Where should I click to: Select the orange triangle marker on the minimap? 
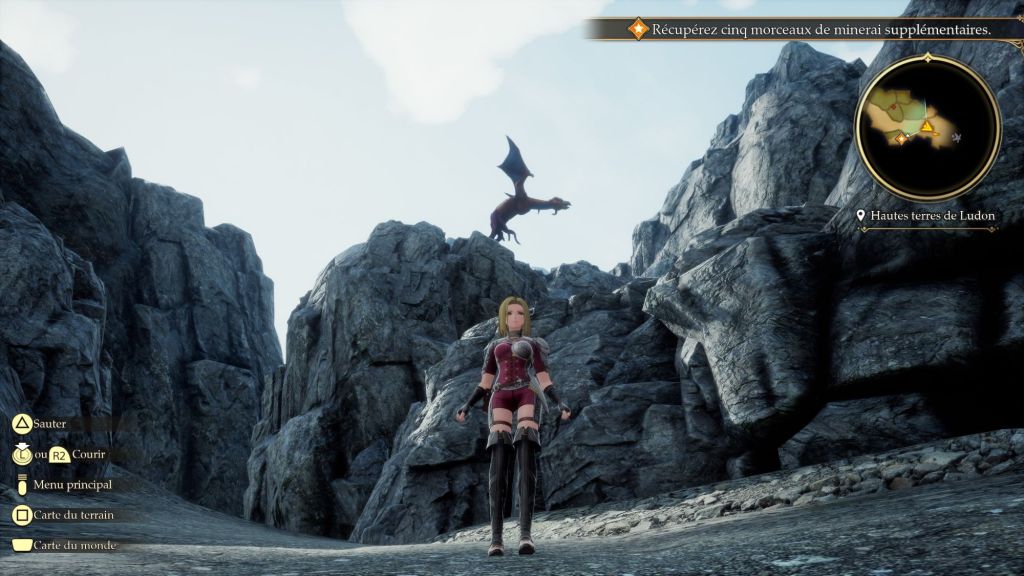(927, 127)
